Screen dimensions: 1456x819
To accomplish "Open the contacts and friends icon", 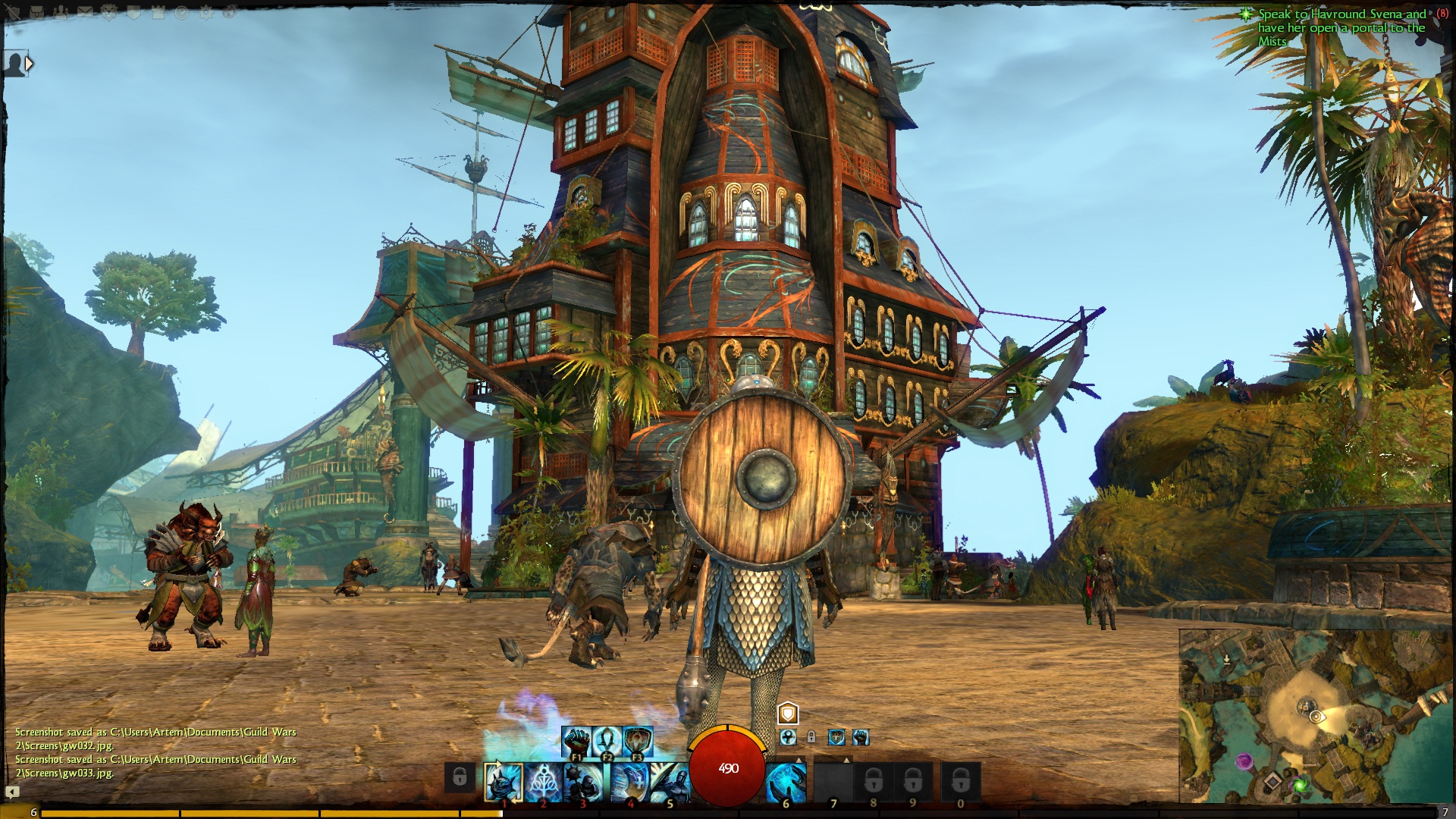I will [x=61, y=13].
